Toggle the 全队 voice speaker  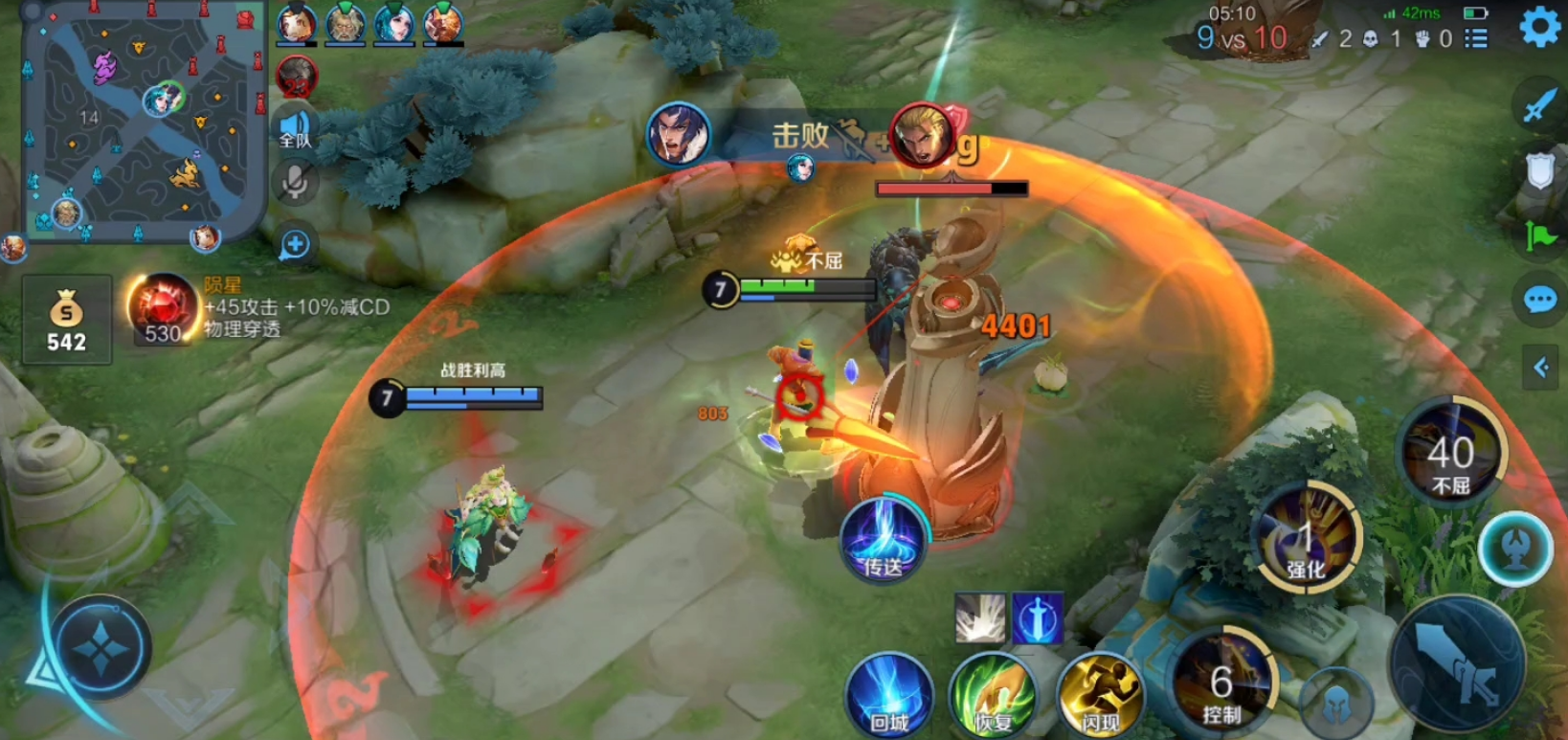pos(295,129)
